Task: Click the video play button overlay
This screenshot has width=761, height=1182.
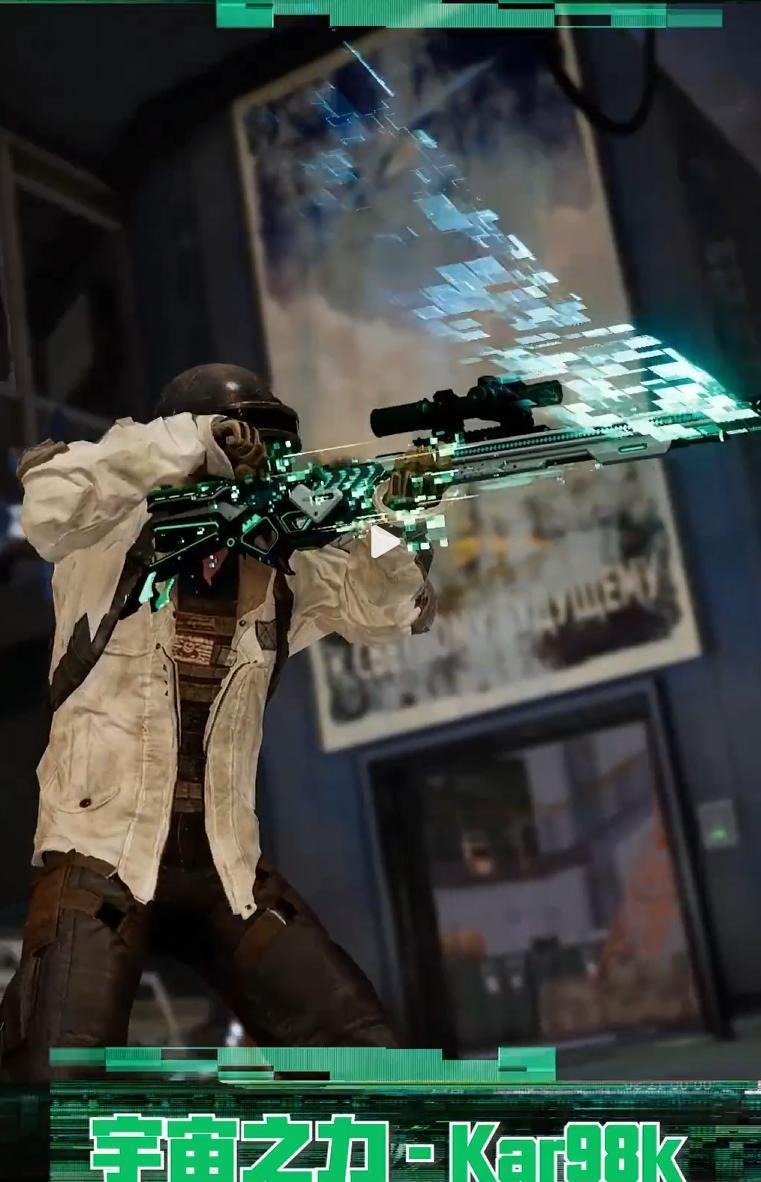Action: [x=382, y=543]
